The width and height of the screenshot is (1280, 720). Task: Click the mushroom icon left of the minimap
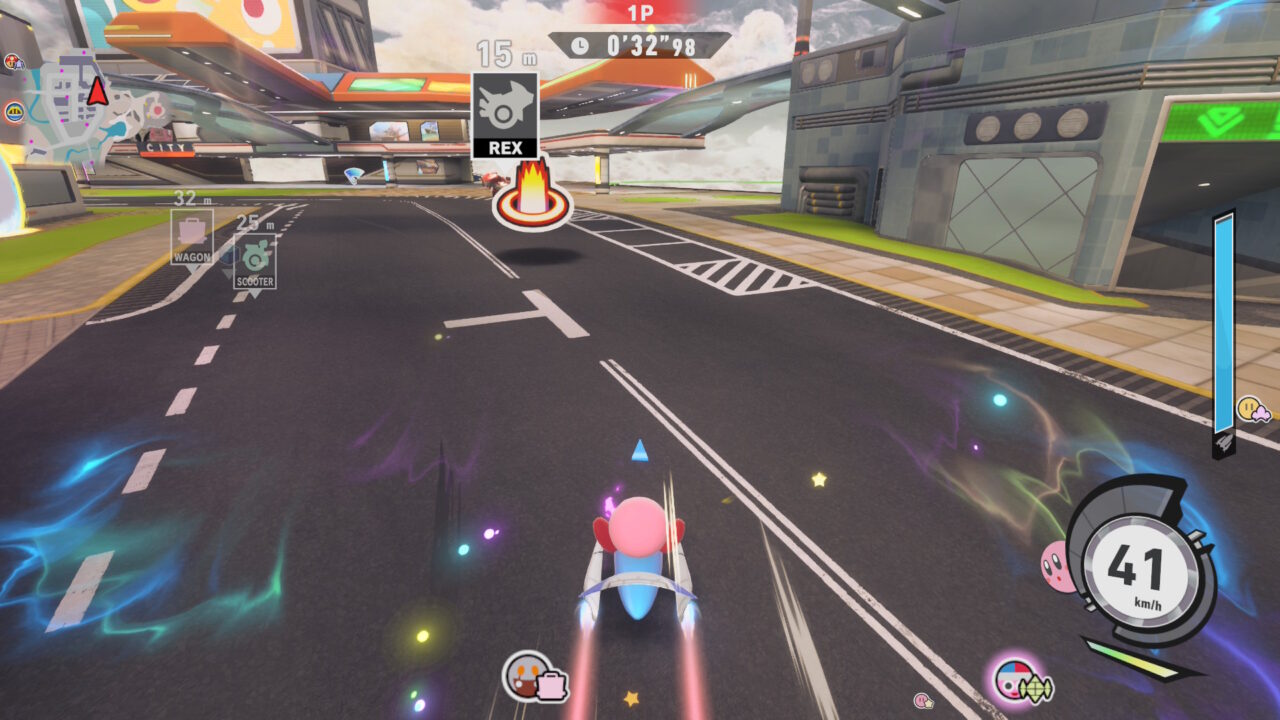click(13, 62)
